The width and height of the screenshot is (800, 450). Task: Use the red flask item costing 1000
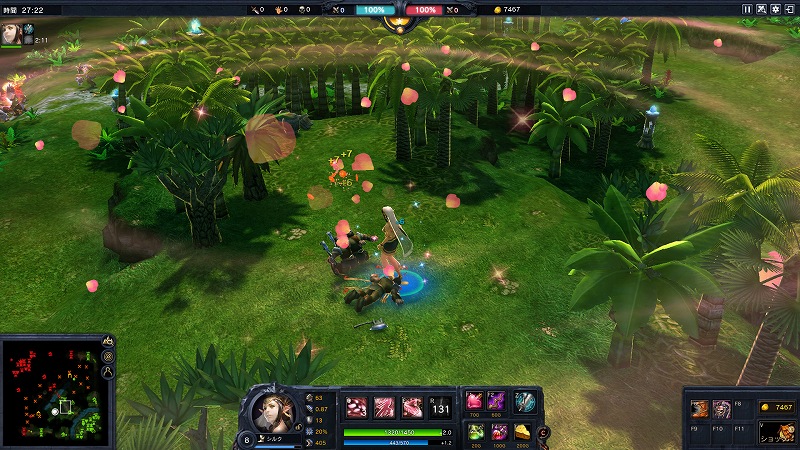pyautogui.click(x=499, y=431)
